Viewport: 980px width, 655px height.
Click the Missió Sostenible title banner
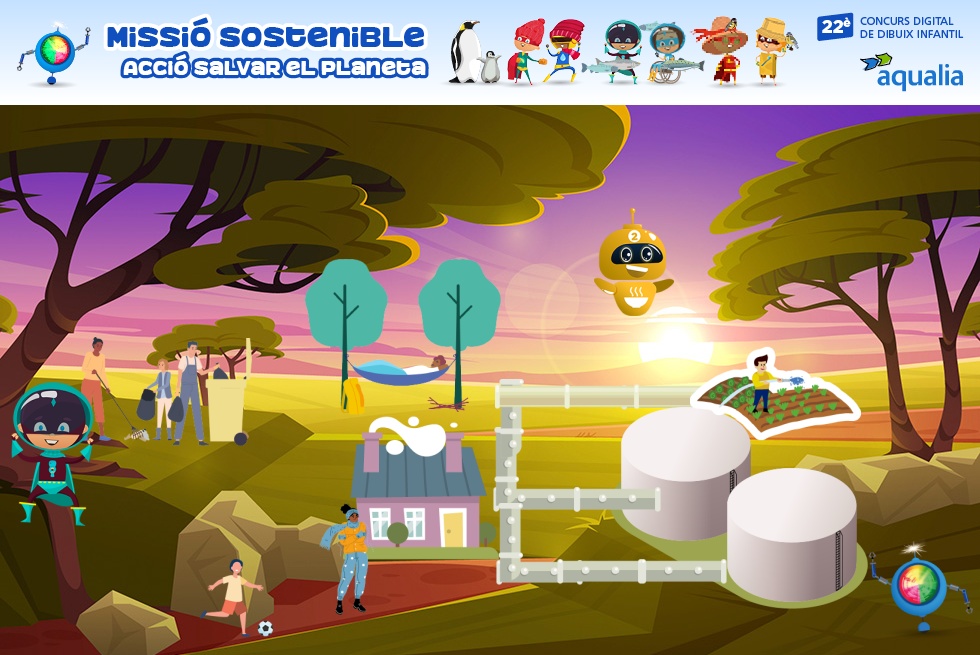[265, 51]
